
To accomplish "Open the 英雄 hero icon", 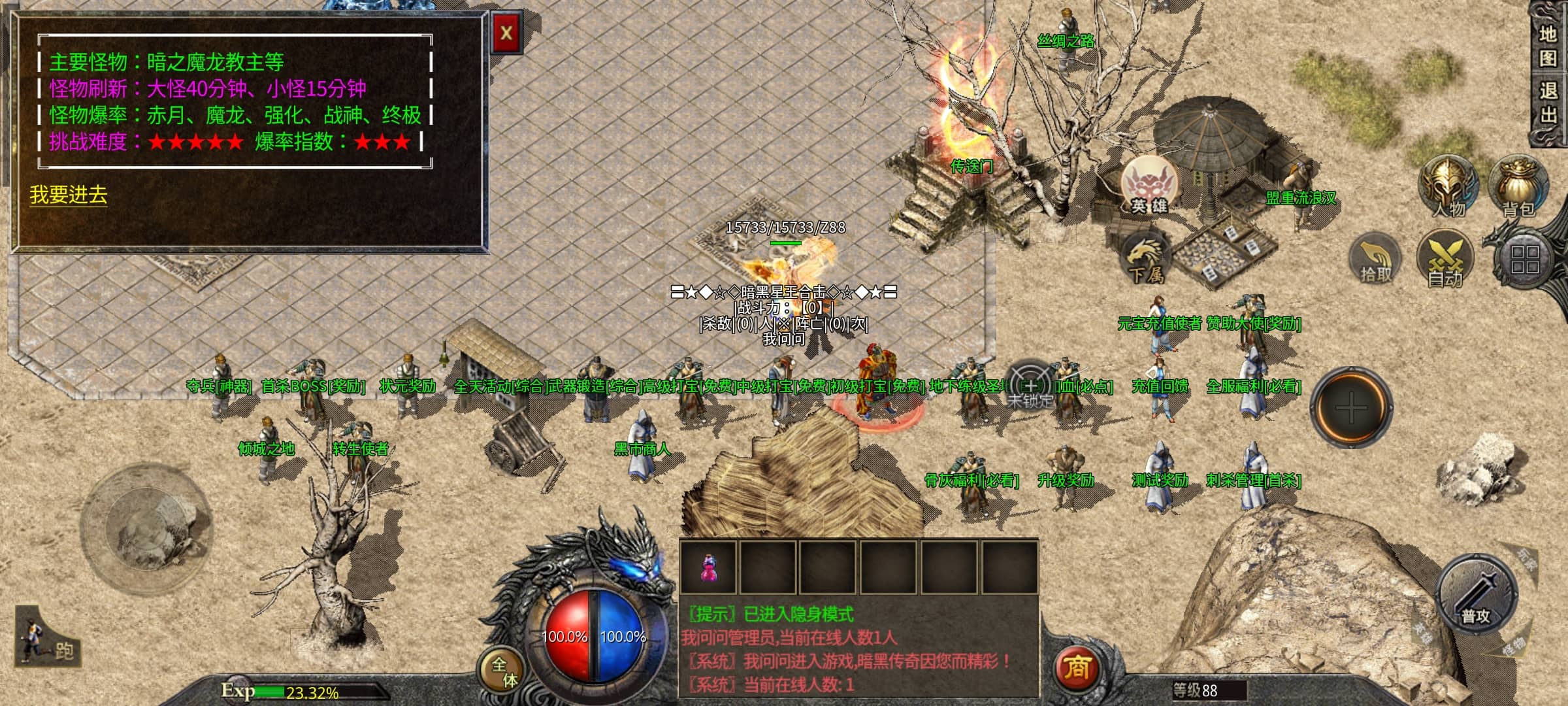I will 1149,185.
